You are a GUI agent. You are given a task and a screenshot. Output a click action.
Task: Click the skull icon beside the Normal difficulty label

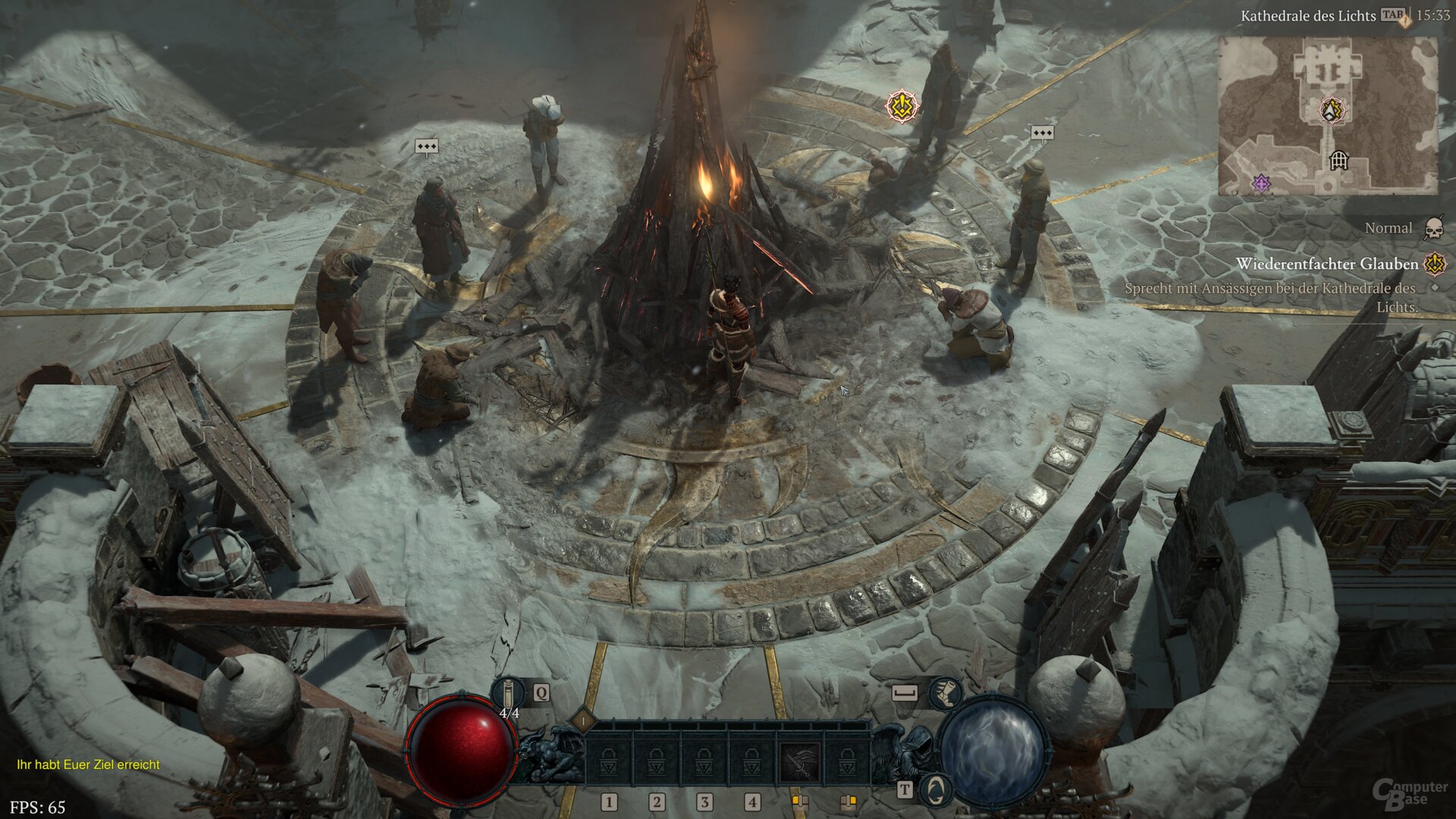[1436, 228]
